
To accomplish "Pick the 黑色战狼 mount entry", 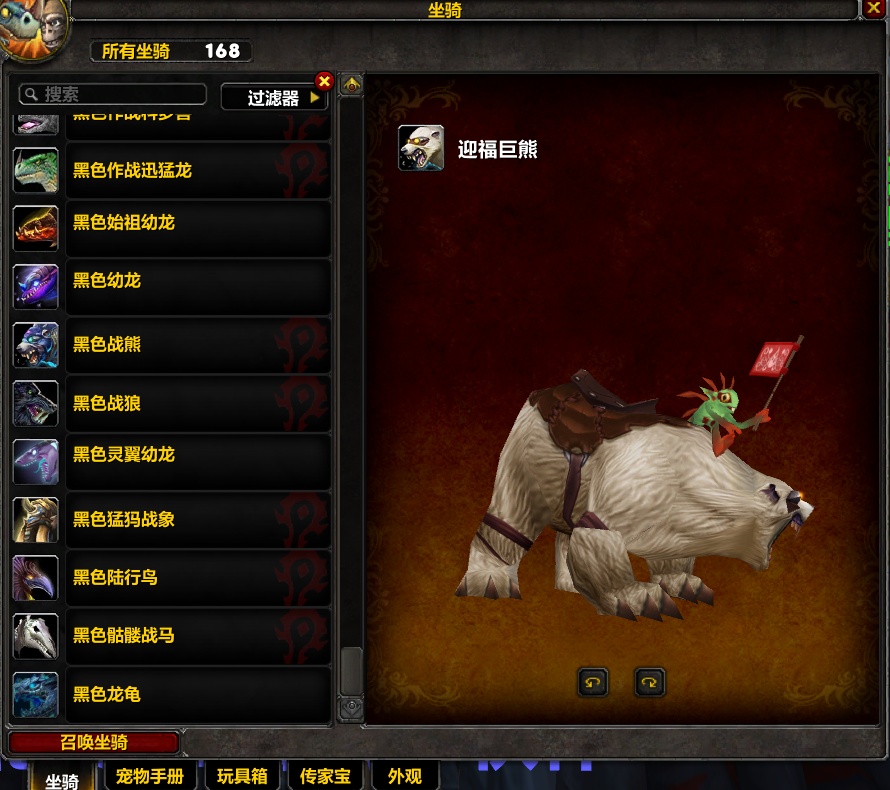I will pos(170,403).
